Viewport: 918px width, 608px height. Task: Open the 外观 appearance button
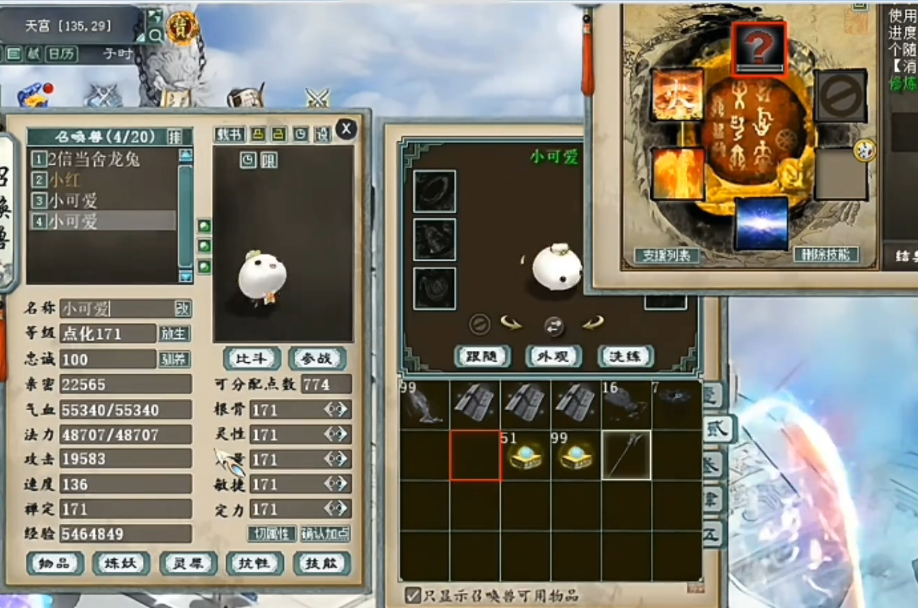coord(554,356)
